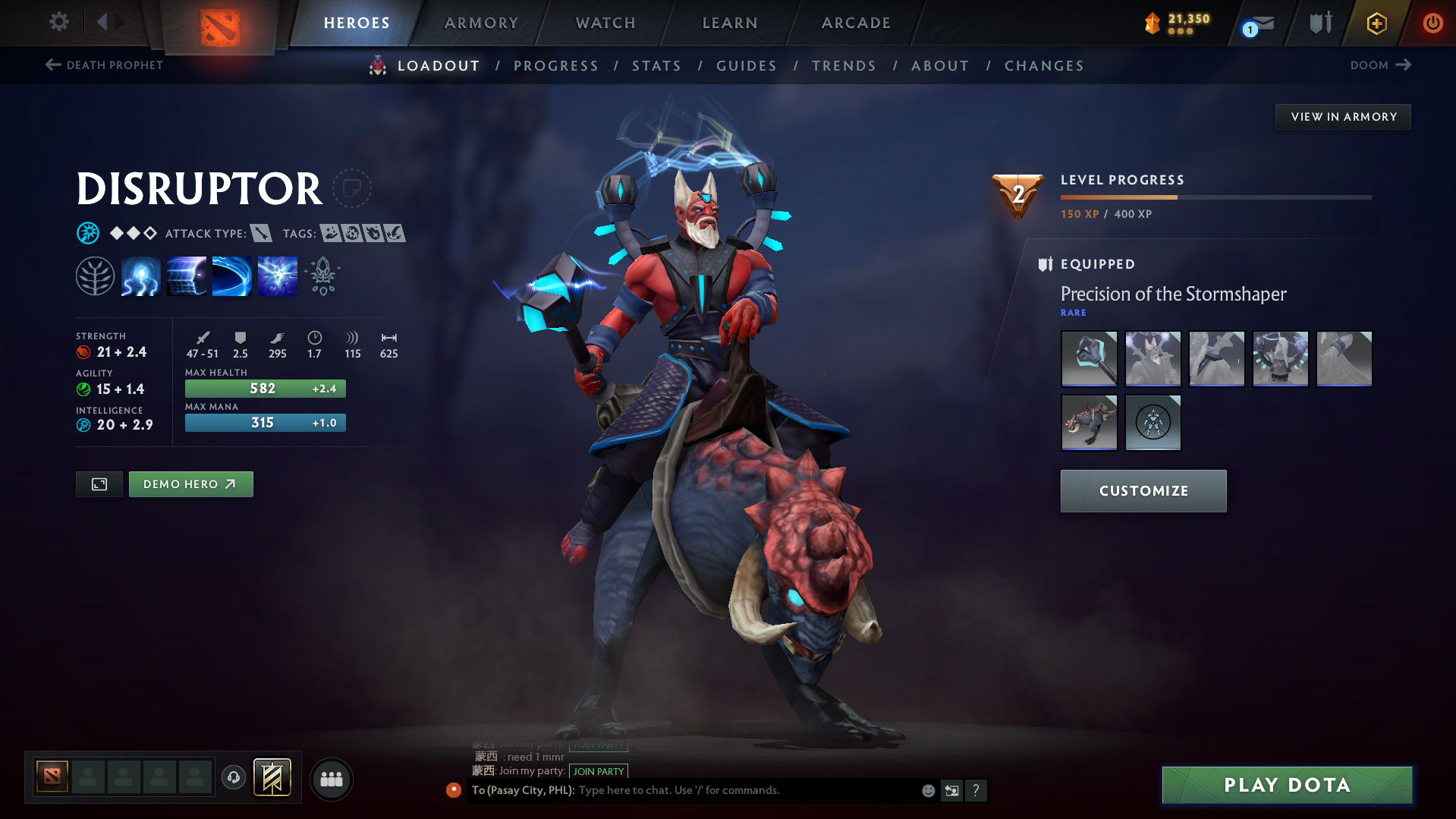This screenshot has height=819, width=1456.
Task: Open the settings gear icon
Action: click(x=58, y=22)
